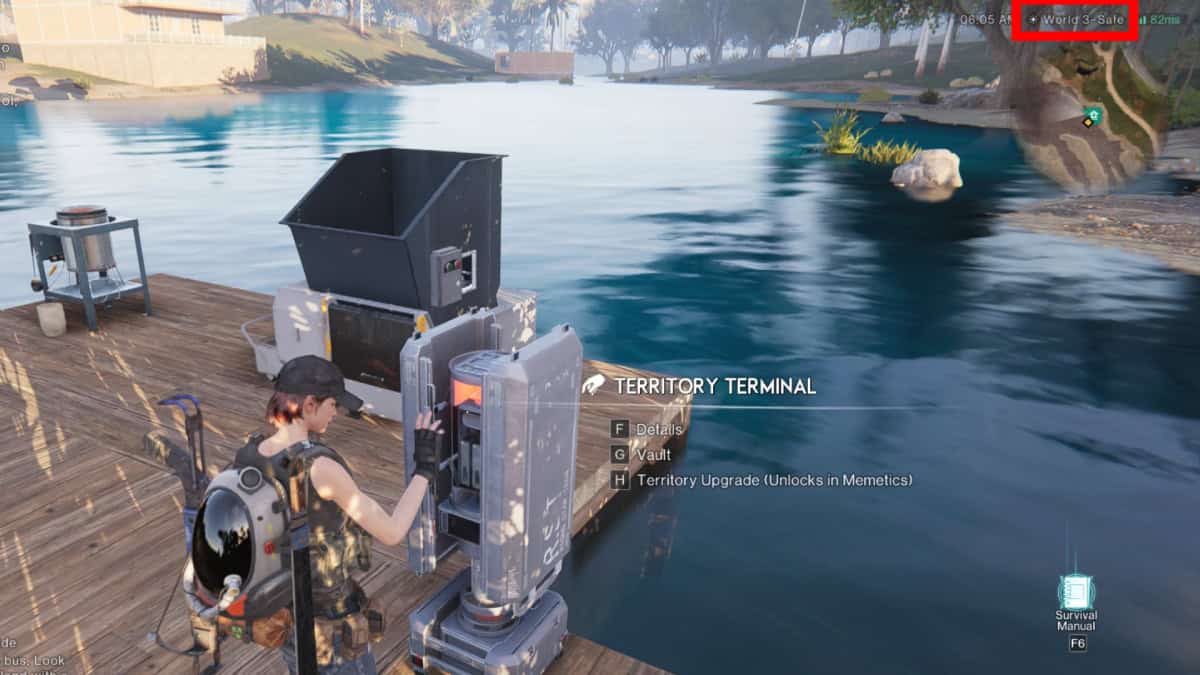Select the green territory marker on minimap
Screen dimensions: 1200x675
[x=1094, y=115]
